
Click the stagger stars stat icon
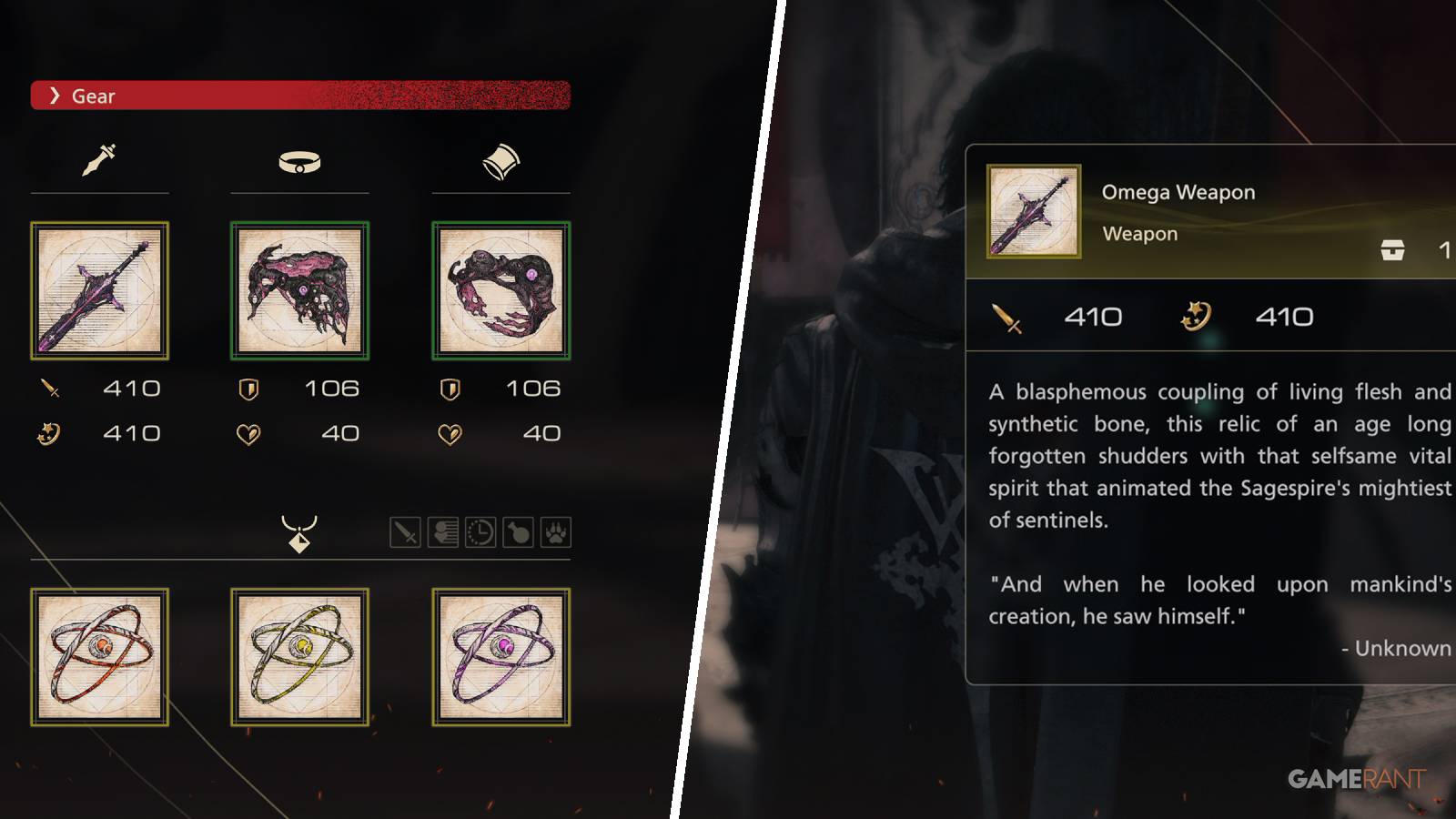51,435
